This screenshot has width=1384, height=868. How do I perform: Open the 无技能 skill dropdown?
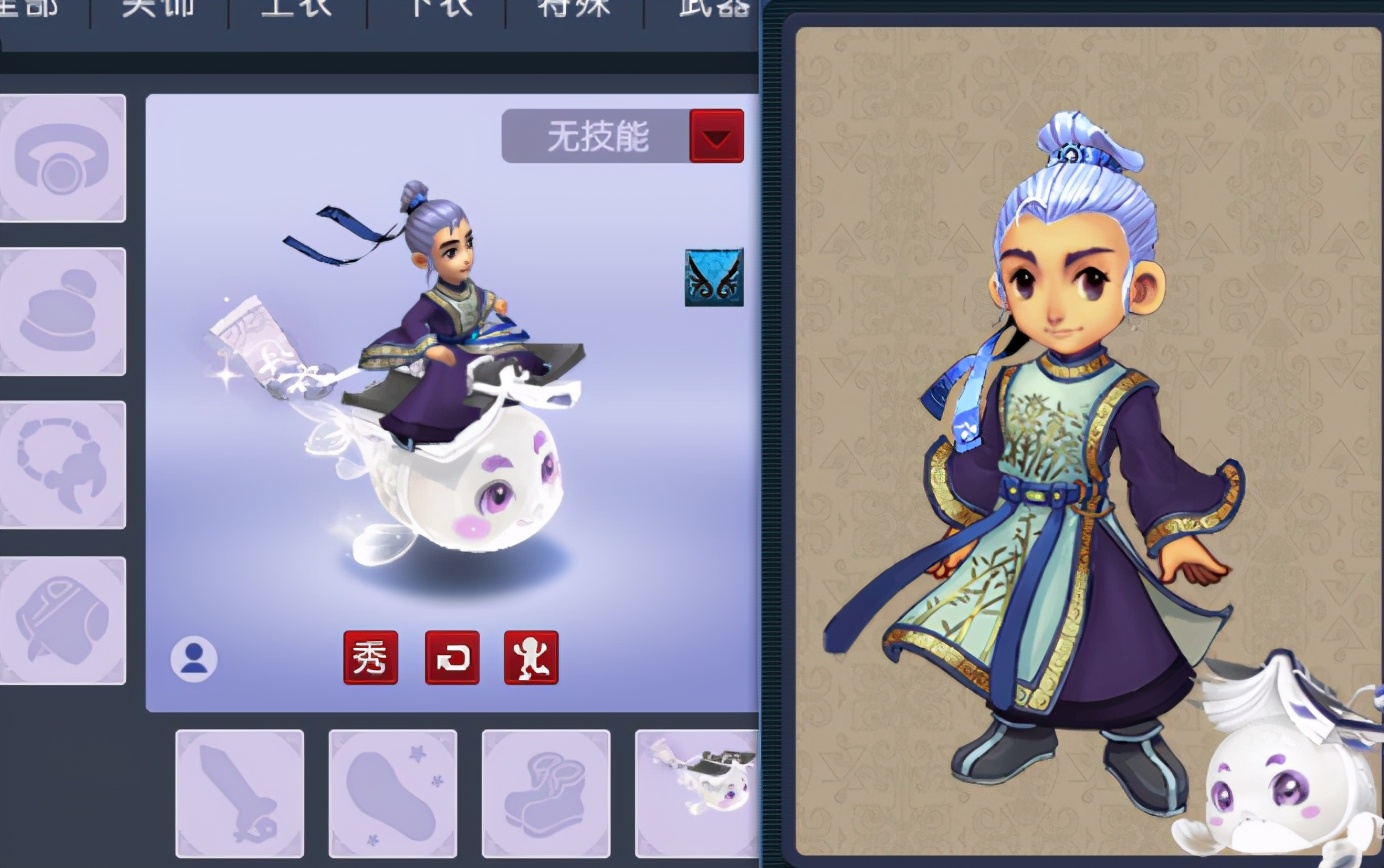pyautogui.click(x=600, y=135)
